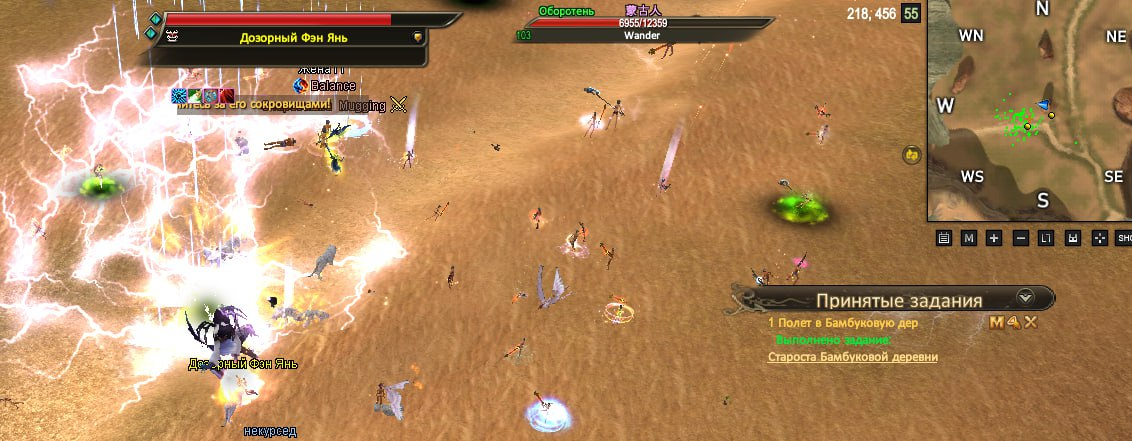Open the world map with M button
Screen dimensions: 1132x441
tap(968, 238)
